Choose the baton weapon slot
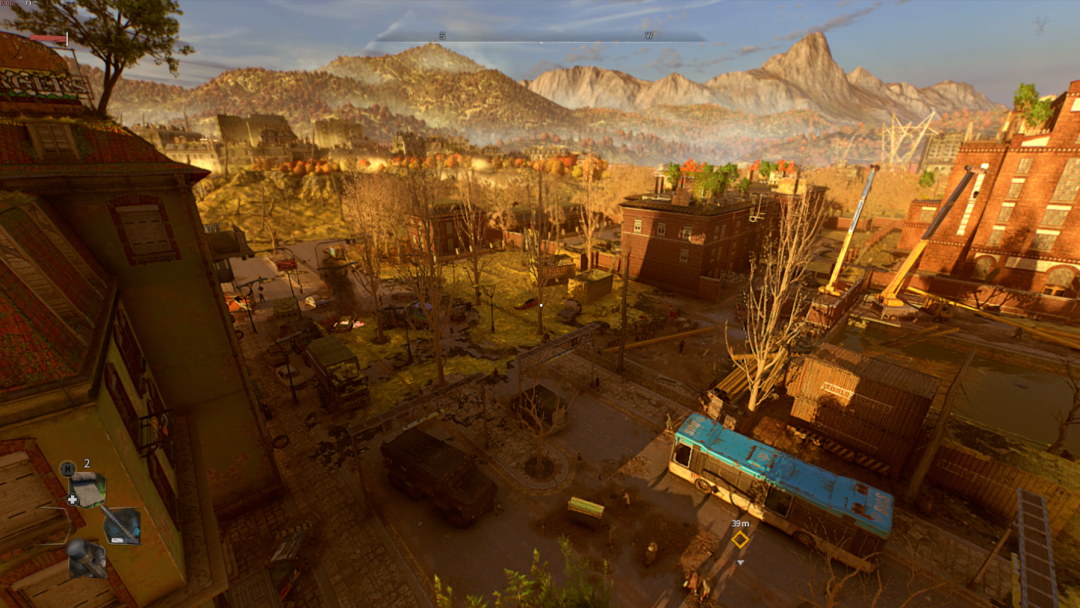 [x=122, y=525]
